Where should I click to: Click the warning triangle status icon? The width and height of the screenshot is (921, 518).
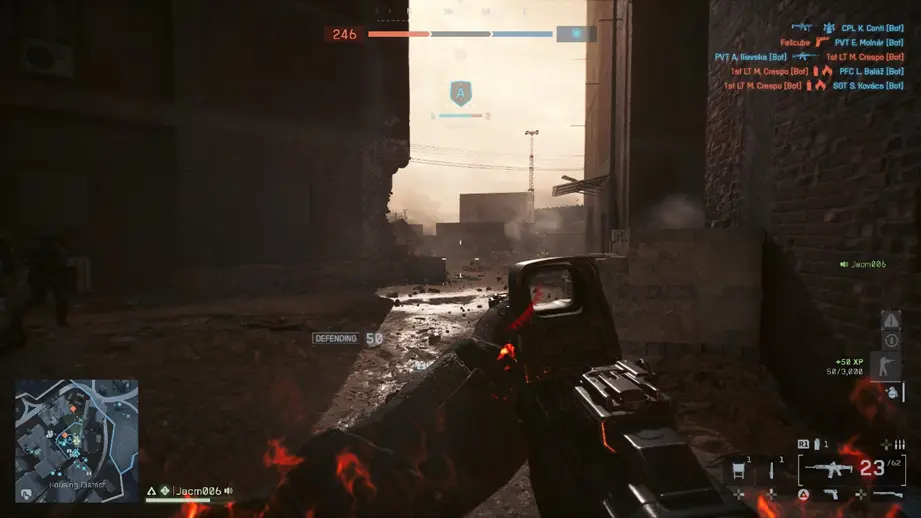[x=890, y=321]
